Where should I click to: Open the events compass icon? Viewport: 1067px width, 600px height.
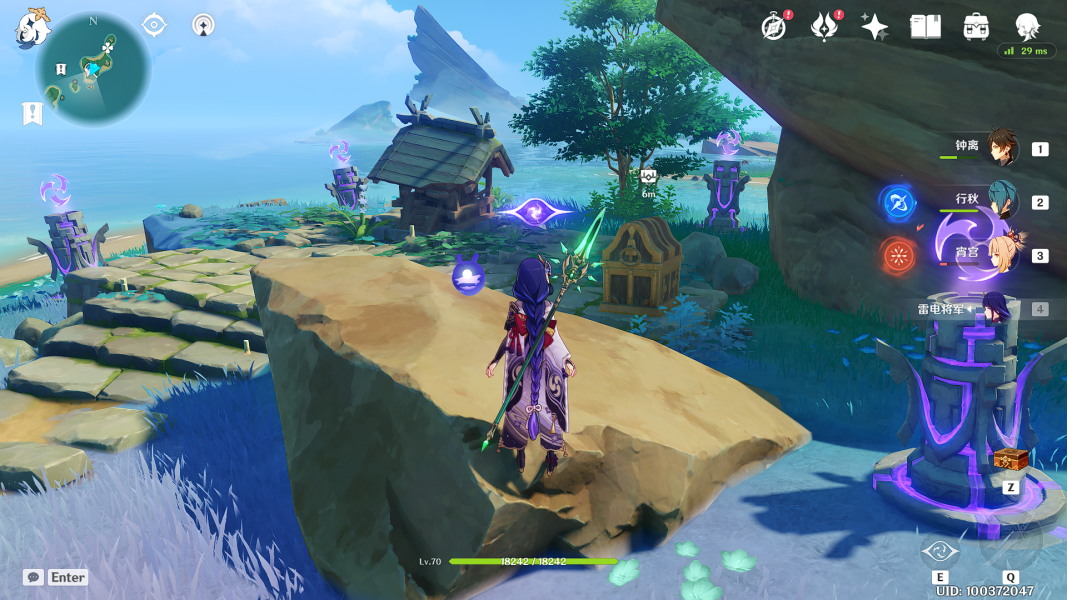[773, 27]
